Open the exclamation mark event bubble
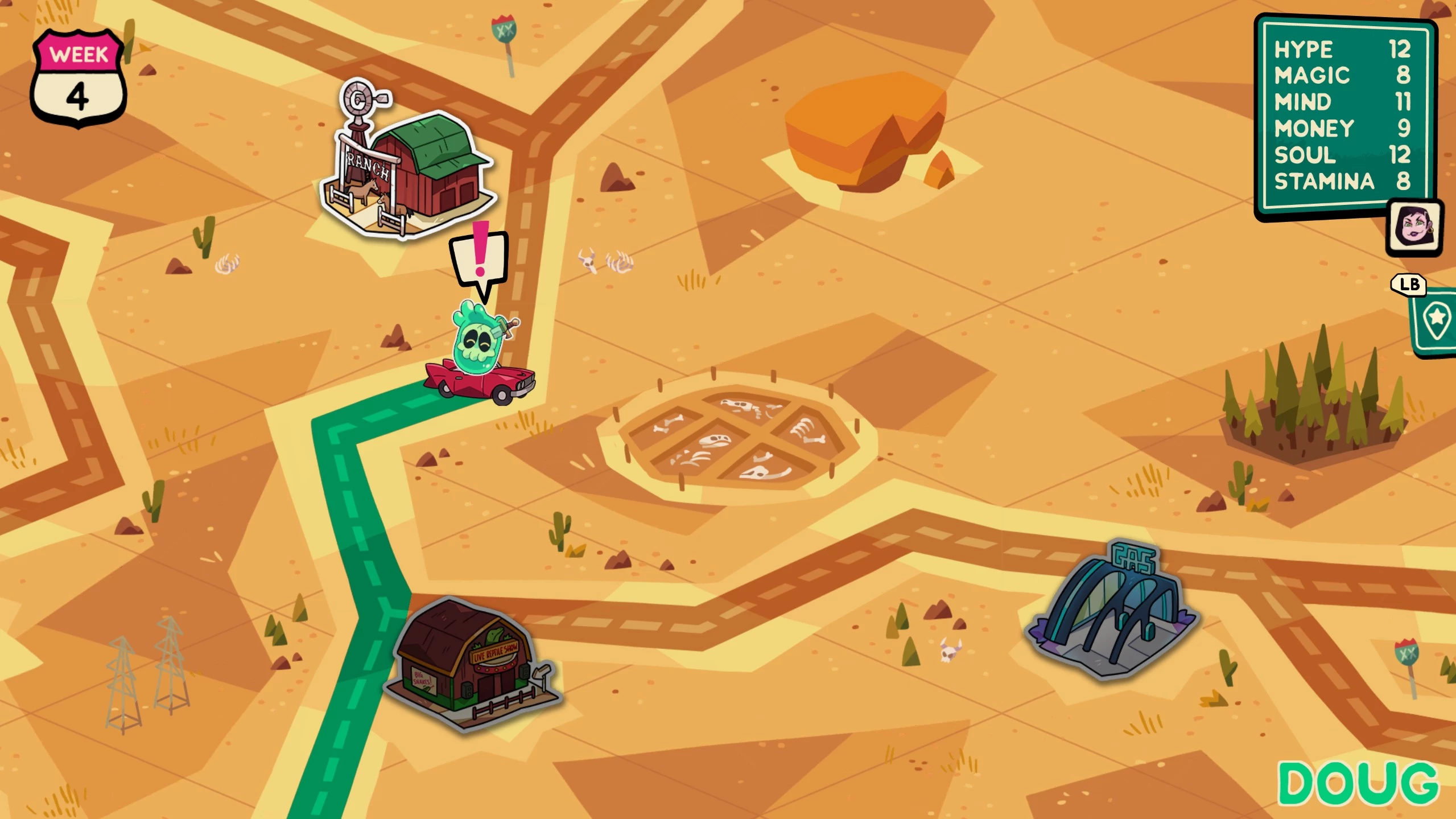 click(x=480, y=258)
